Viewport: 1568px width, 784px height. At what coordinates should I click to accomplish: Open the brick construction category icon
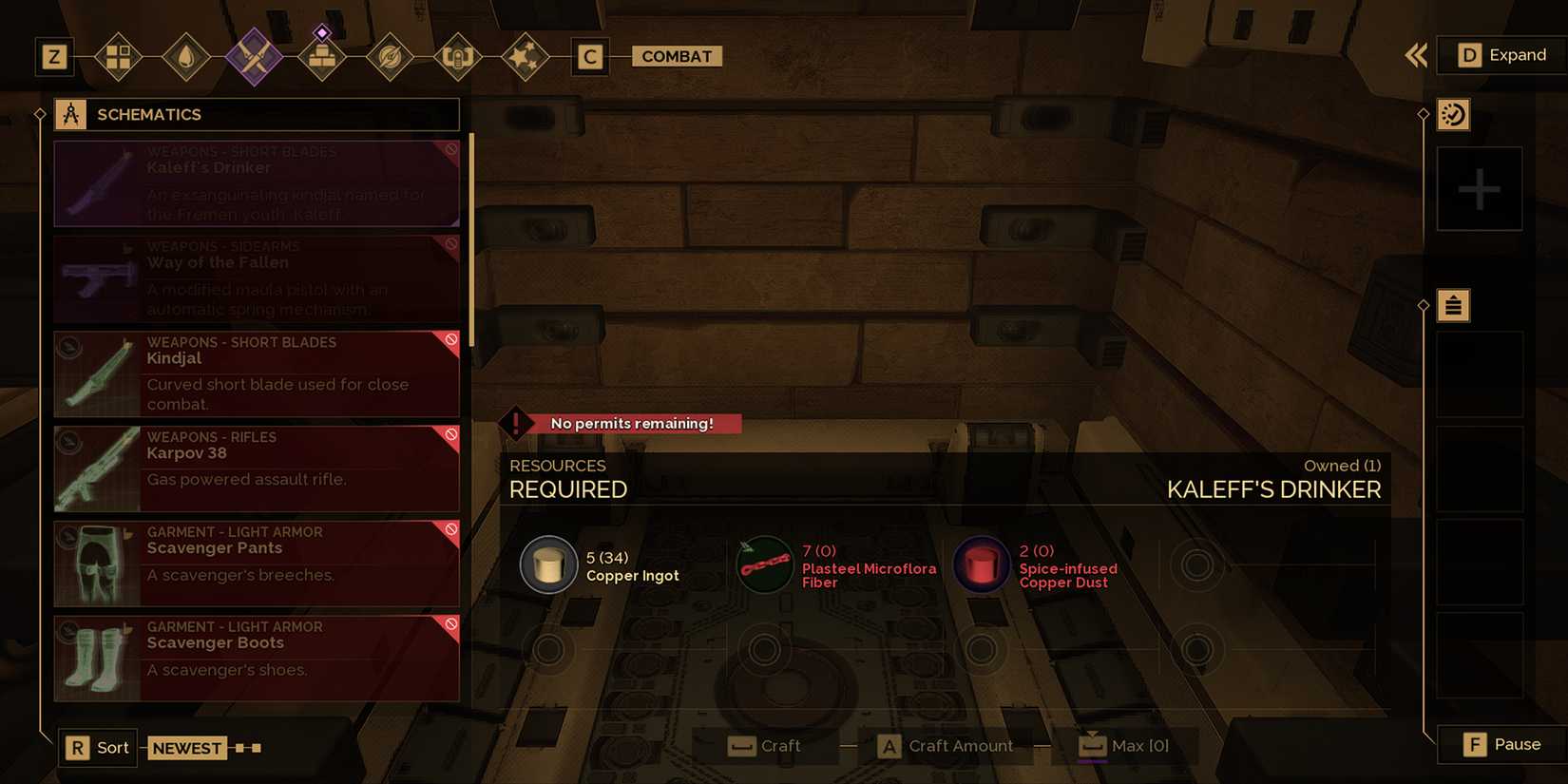point(322,56)
